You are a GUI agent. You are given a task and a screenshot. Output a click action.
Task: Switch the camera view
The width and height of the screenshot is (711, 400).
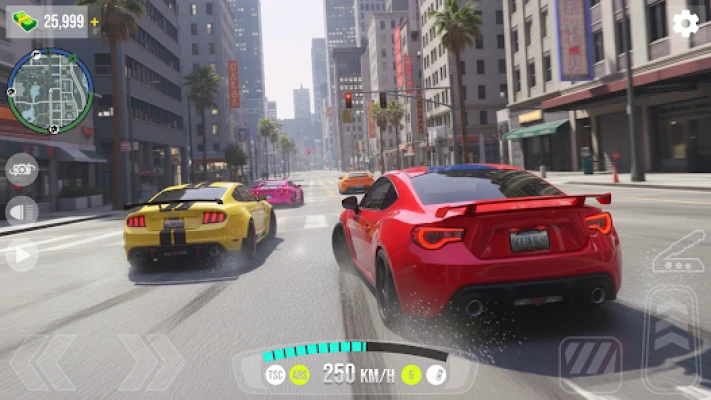click(21, 170)
